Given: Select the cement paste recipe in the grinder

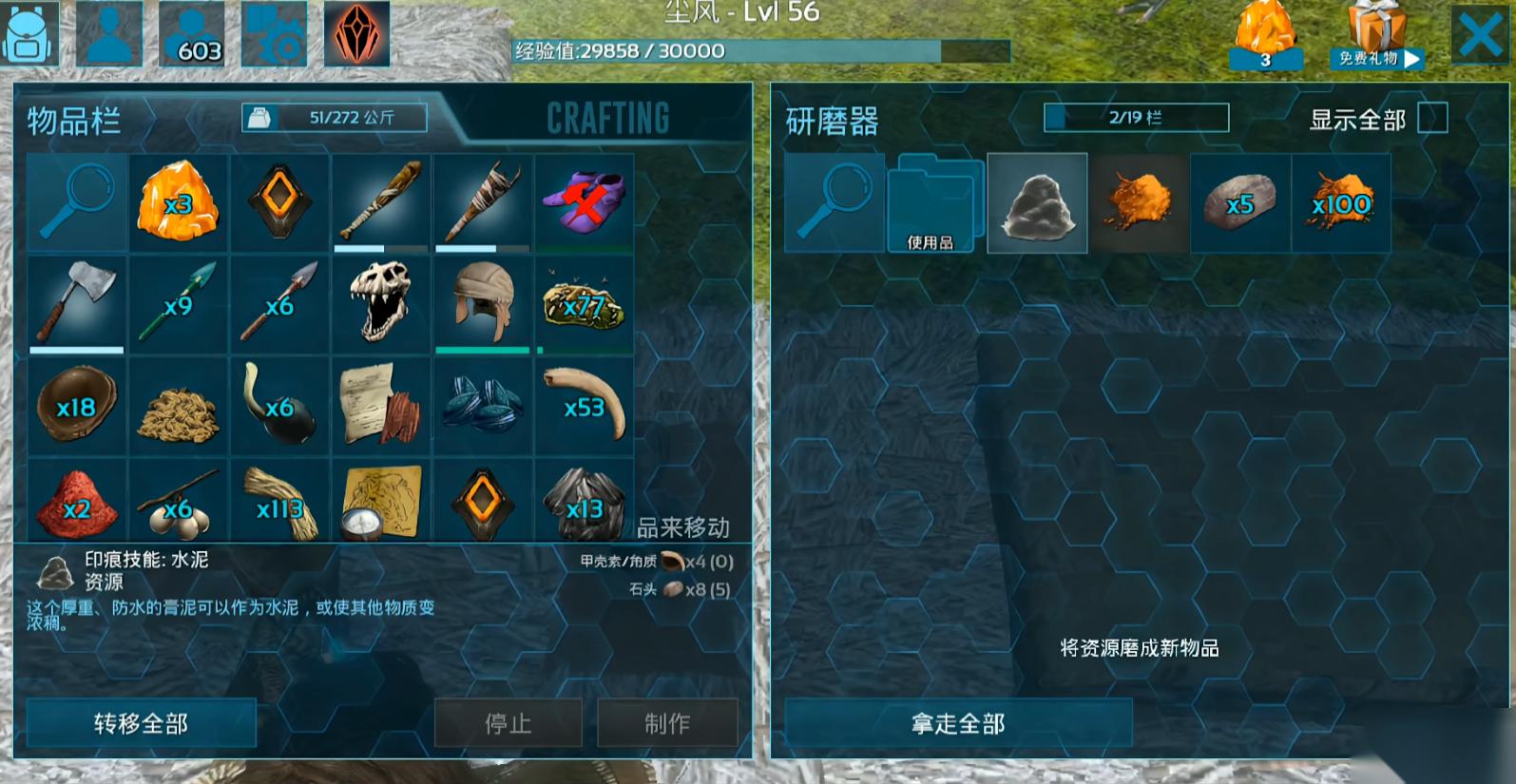Looking at the screenshot, I should pos(1037,202).
